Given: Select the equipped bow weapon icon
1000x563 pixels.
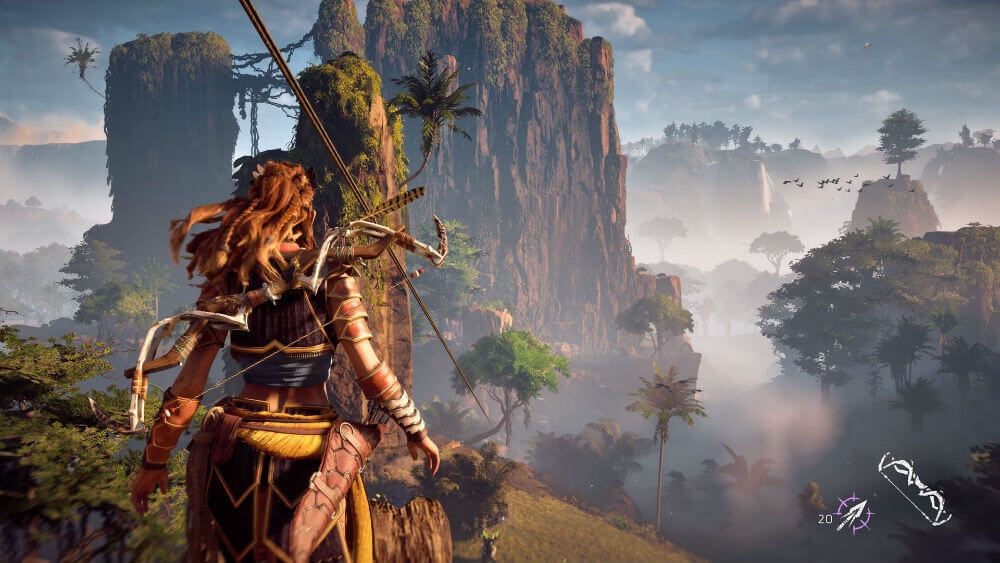Looking at the screenshot, I should coord(914,489).
